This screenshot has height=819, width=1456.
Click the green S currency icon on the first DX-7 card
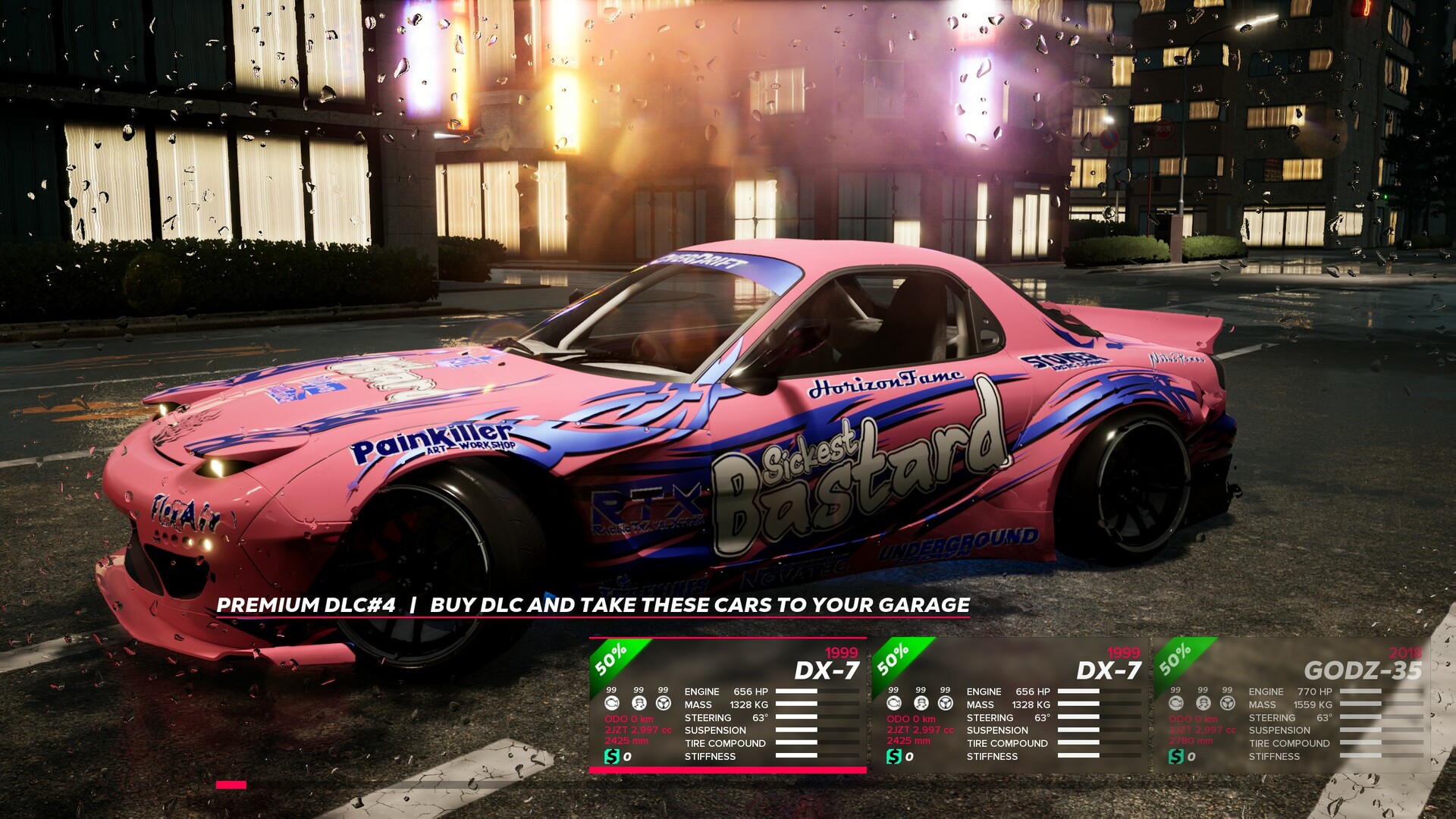612,756
